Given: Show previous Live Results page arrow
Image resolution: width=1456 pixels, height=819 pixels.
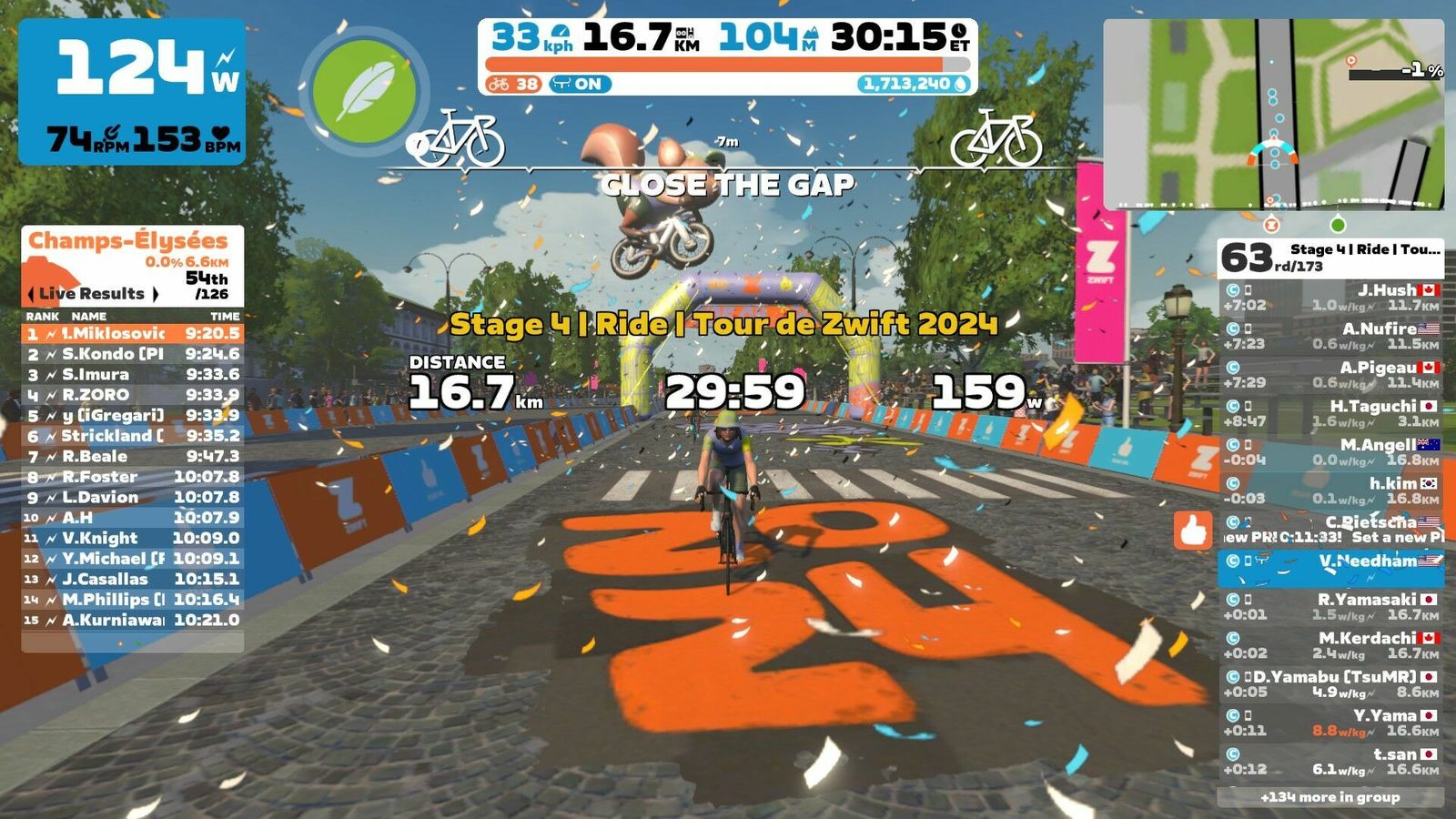Looking at the screenshot, I should [31, 294].
